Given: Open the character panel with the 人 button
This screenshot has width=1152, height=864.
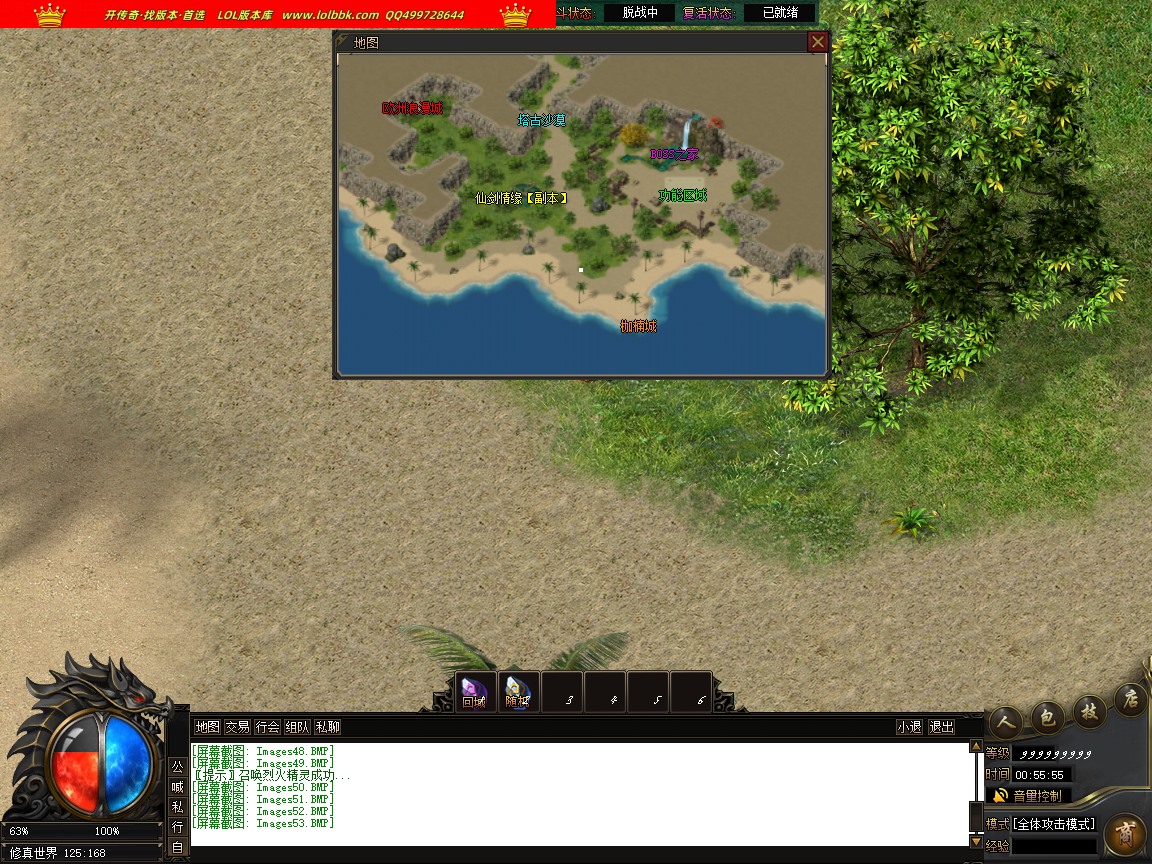Looking at the screenshot, I should coord(1004,719).
